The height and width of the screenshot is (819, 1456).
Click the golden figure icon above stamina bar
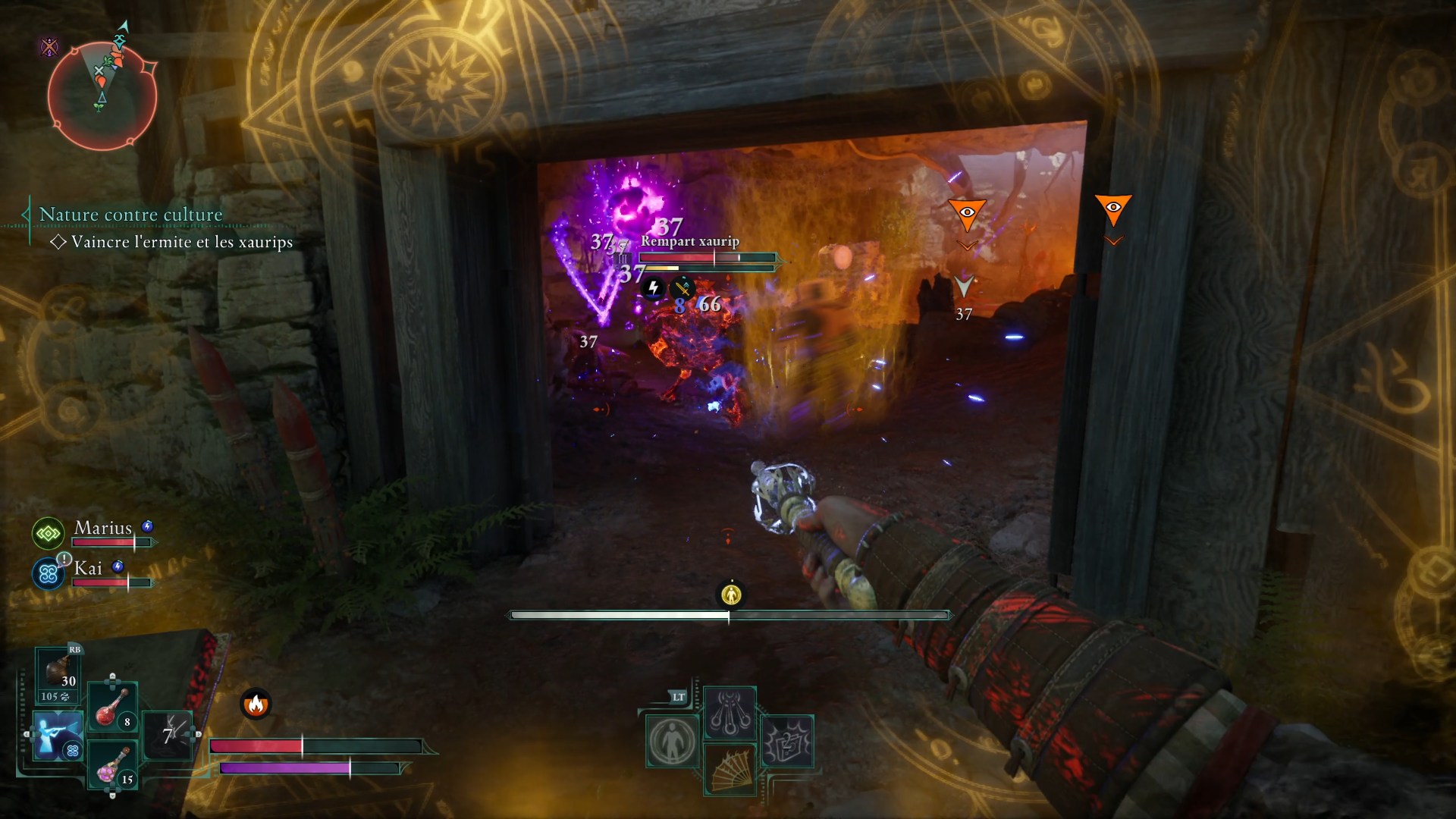point(731,595)
